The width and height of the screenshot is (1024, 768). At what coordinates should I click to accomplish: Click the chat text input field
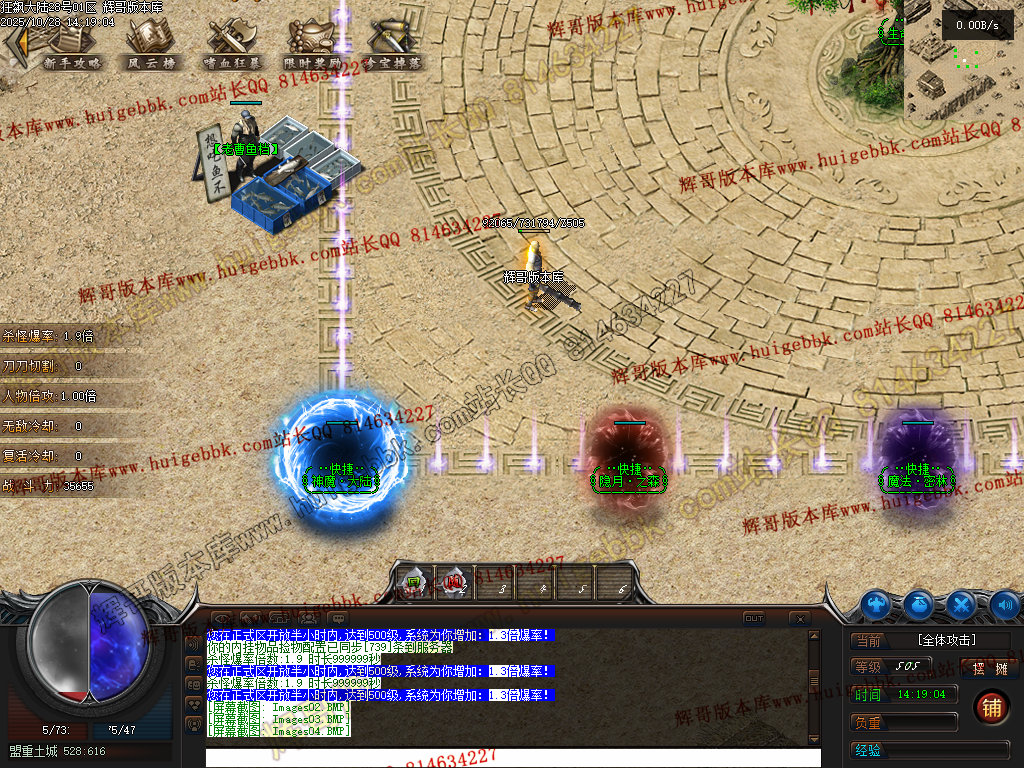point(512,758)
